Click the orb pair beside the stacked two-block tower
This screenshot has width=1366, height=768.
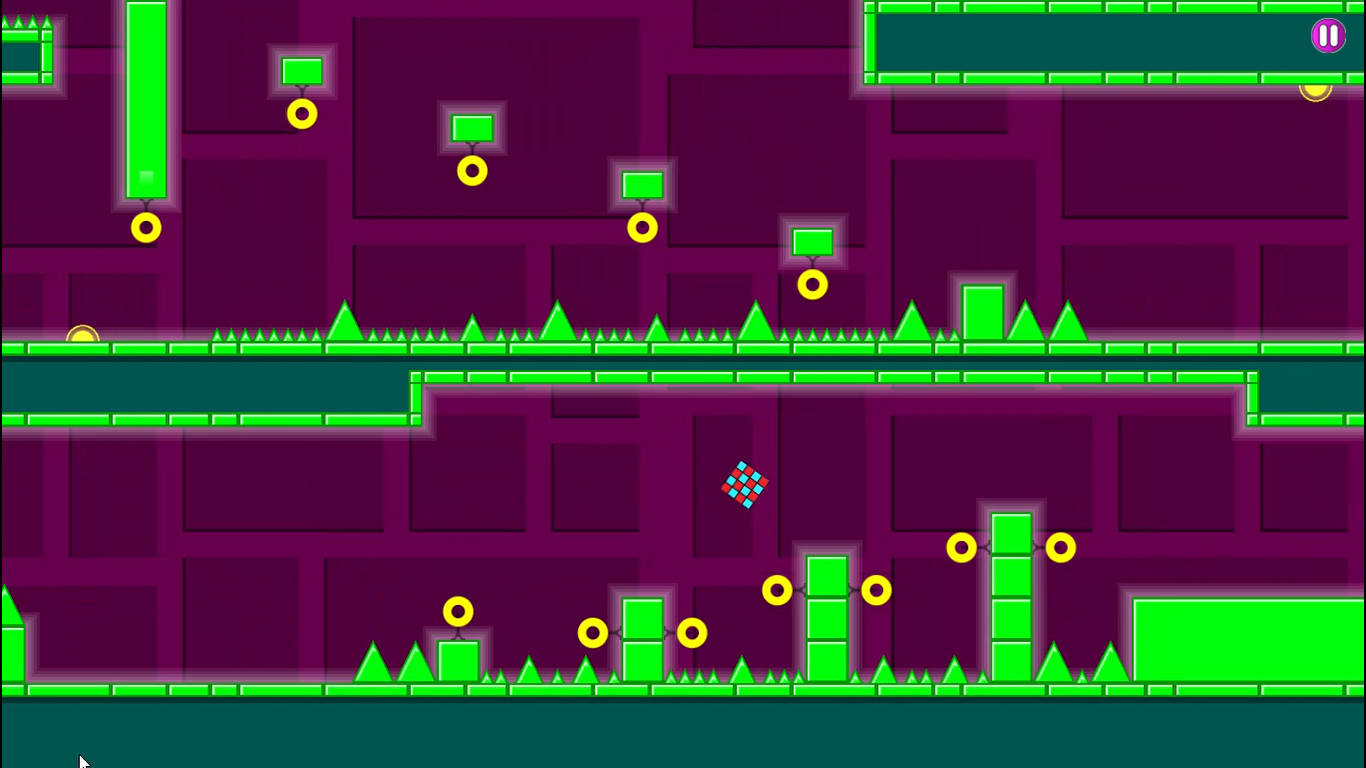click(x=593, y=632)
